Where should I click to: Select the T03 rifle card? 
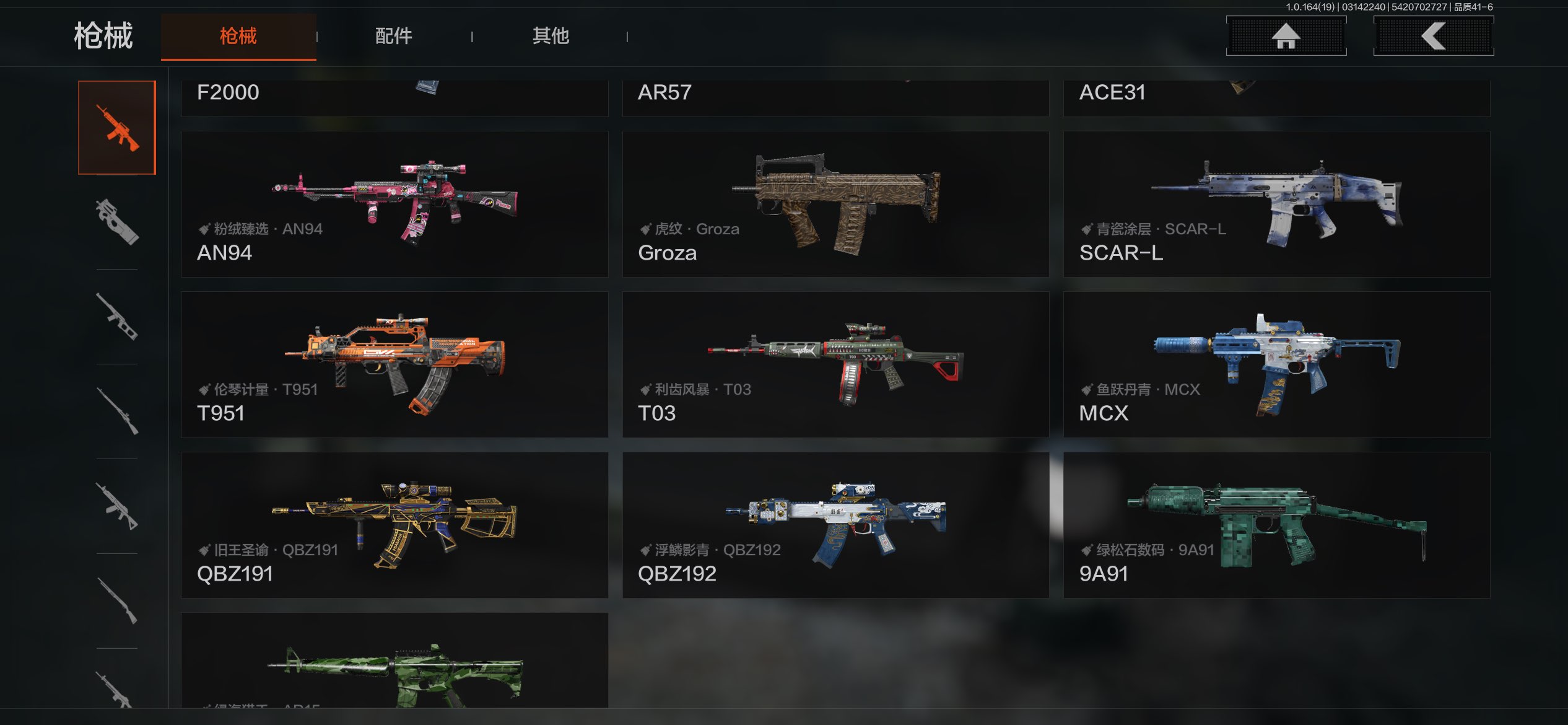pos(835,364)
